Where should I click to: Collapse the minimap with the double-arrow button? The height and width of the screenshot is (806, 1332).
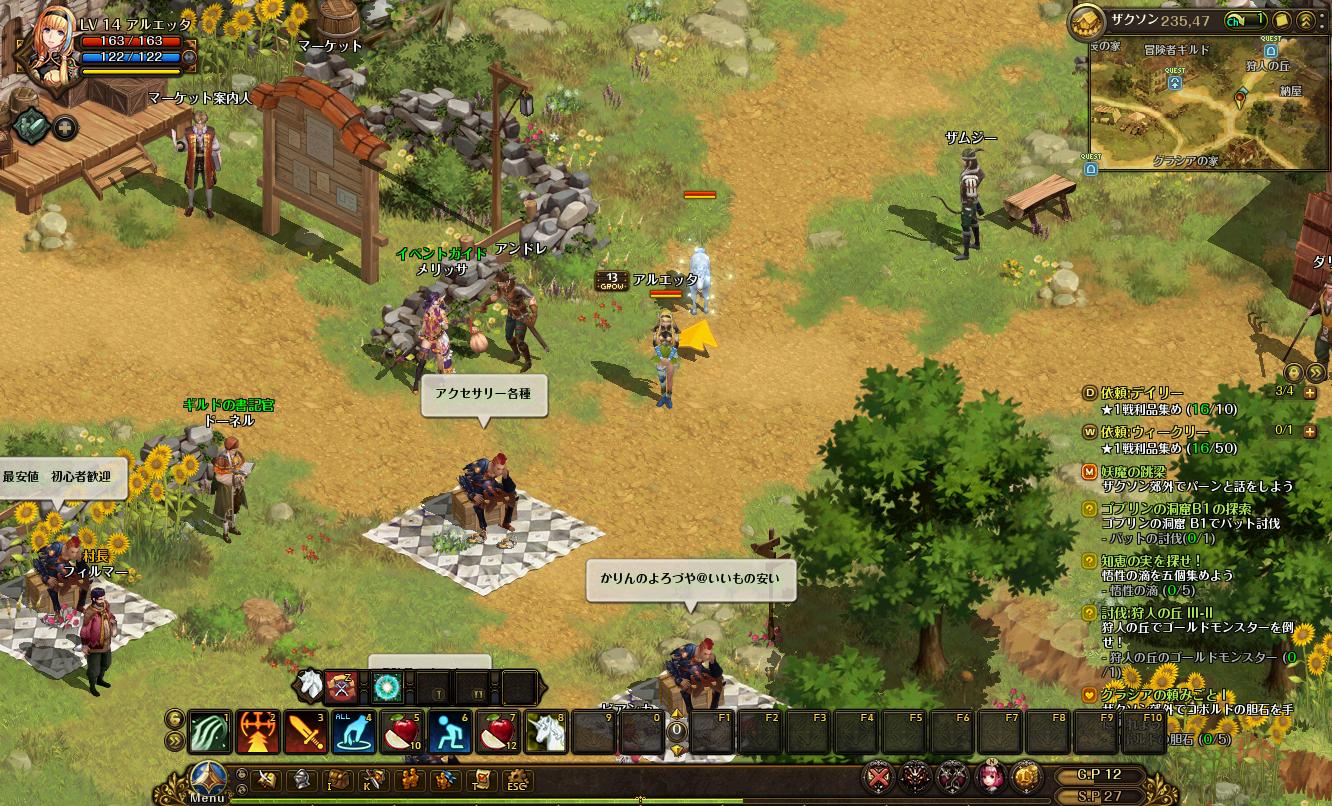pos(1305,20)
